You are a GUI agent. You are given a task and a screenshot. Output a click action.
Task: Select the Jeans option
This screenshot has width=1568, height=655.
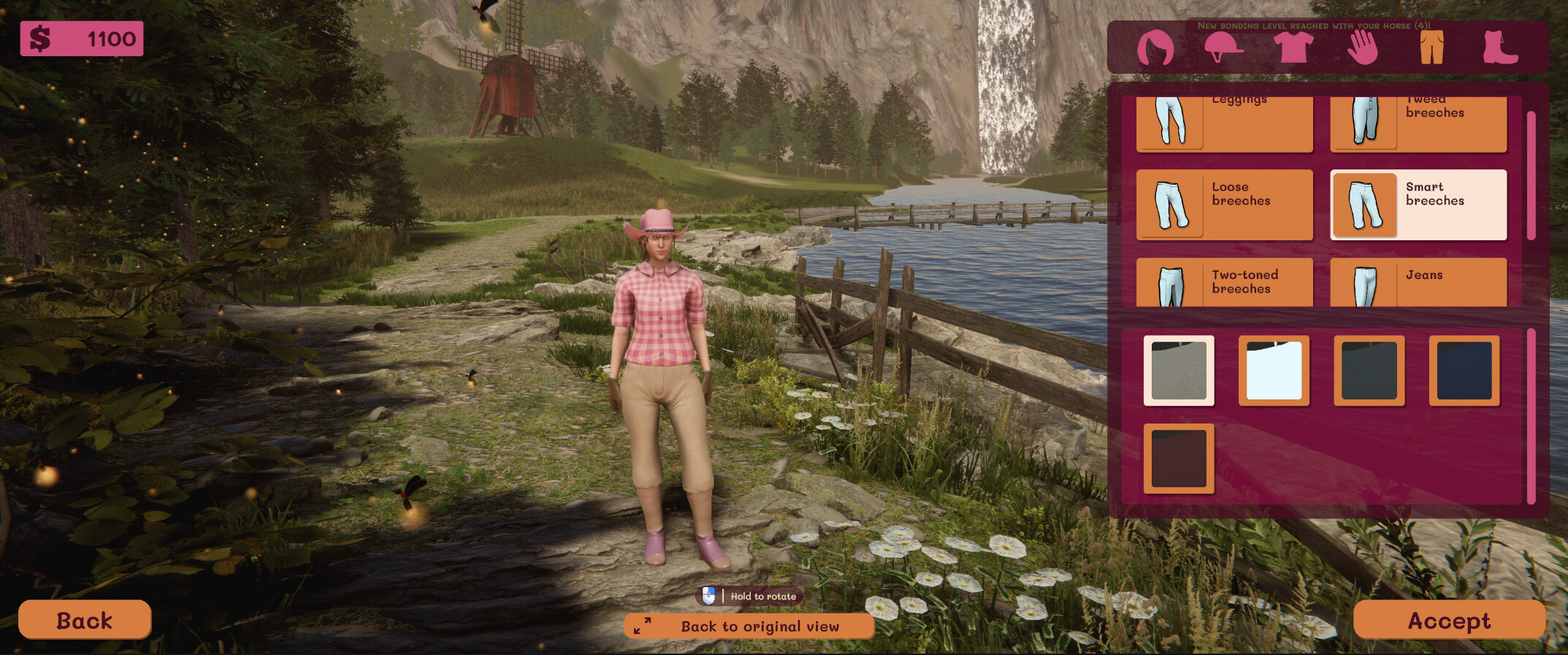point(1418,281)
